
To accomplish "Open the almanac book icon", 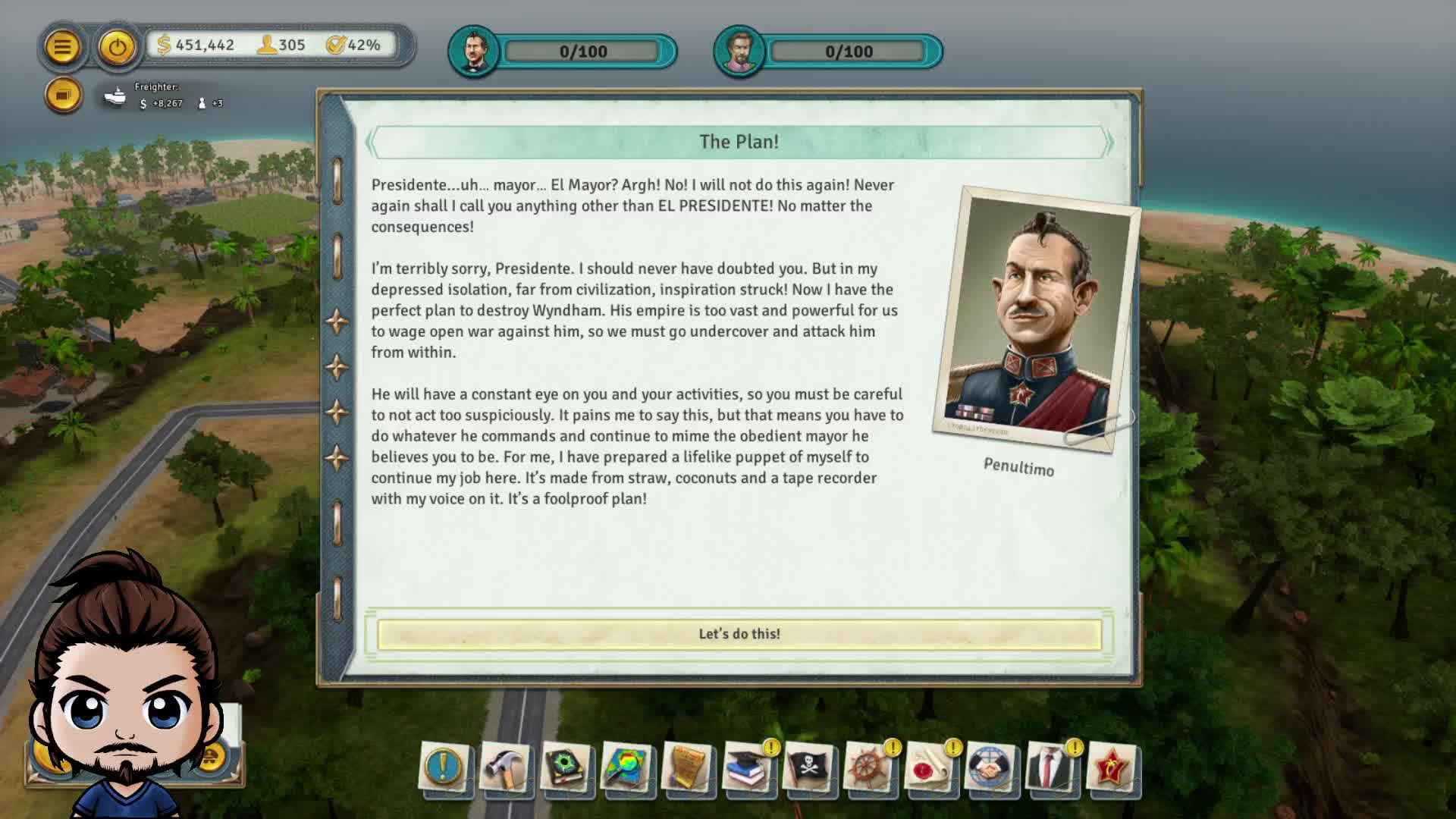I will point(566,767).
